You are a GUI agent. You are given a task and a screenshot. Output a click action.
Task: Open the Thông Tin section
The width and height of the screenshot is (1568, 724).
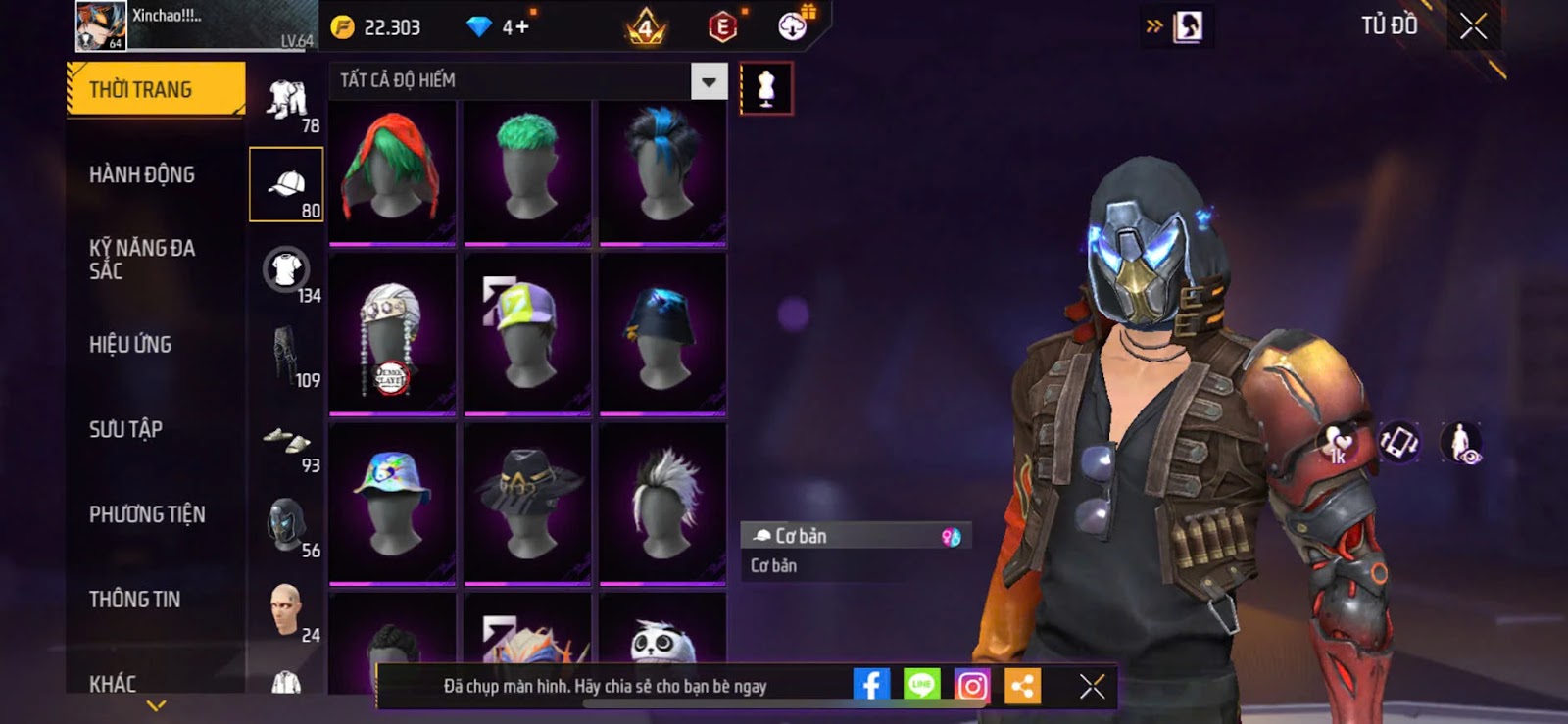point(134,600)
